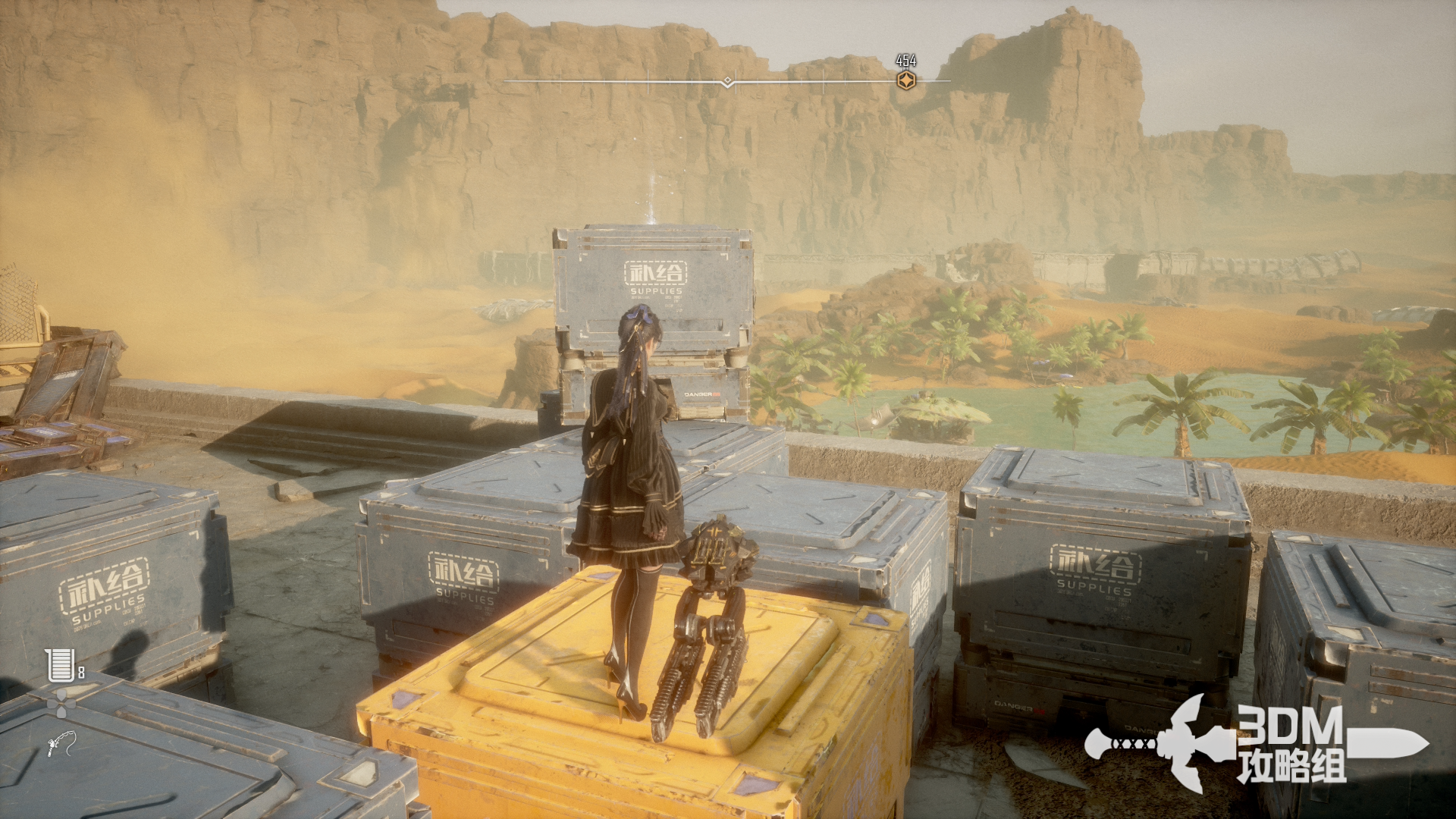Click the orange quest marker on the compass
Viewport: 1456px width, 819px height.
[x=905, y=80]
